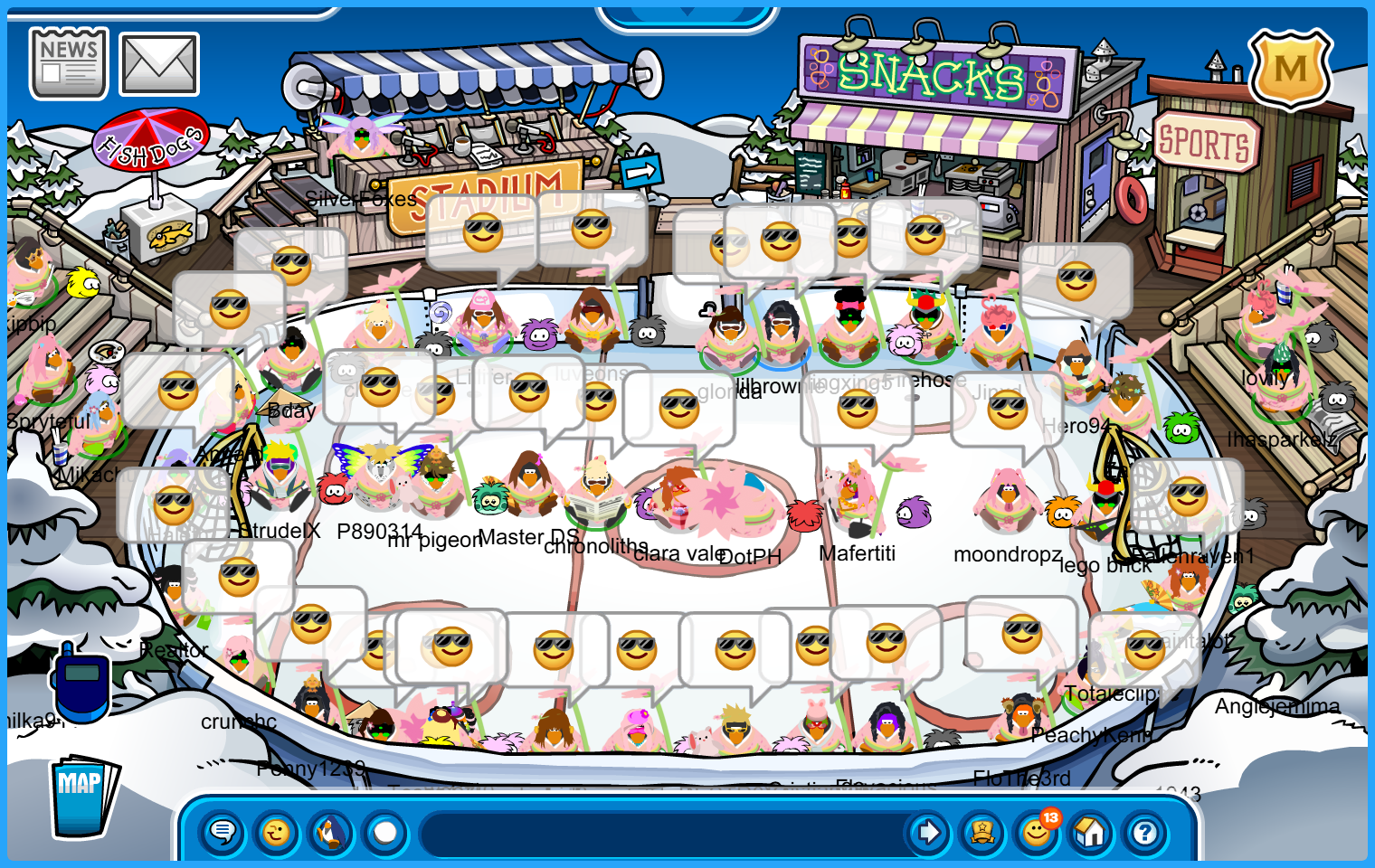Open the player card star badge button
The image size is (1375, 868).
pyautogui.click(x=982, y=832)
